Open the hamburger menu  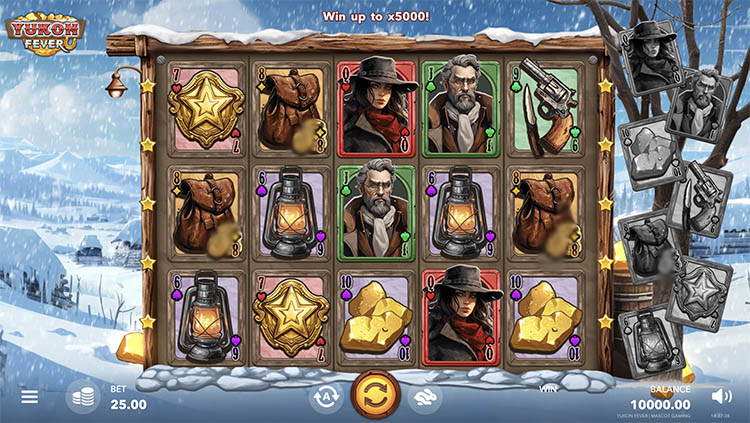point(29,397)
